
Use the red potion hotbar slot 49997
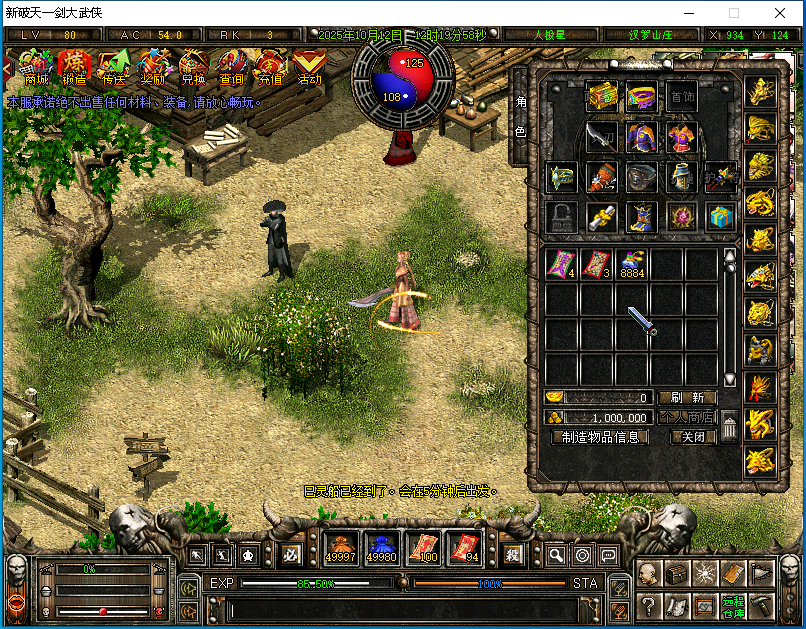pyautogui.click(x=342, y=547)
